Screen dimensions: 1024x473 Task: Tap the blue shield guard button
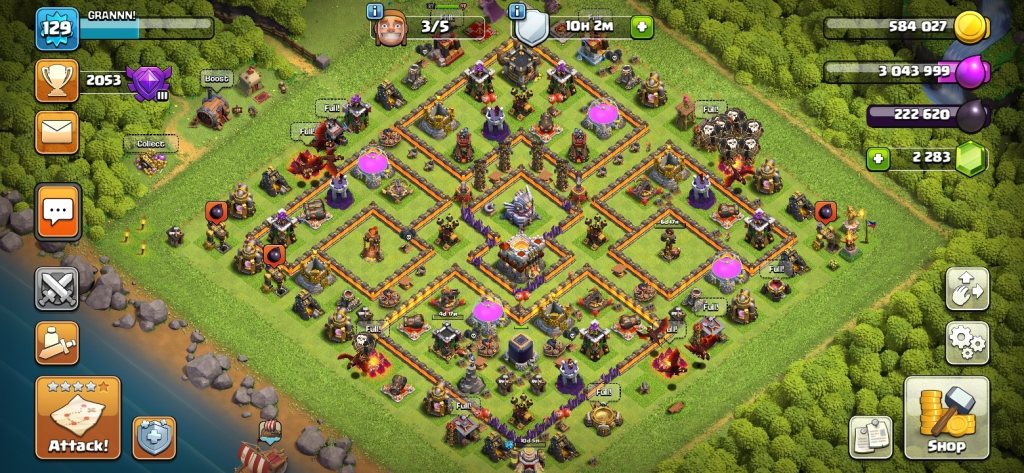(x=154, y=437)
